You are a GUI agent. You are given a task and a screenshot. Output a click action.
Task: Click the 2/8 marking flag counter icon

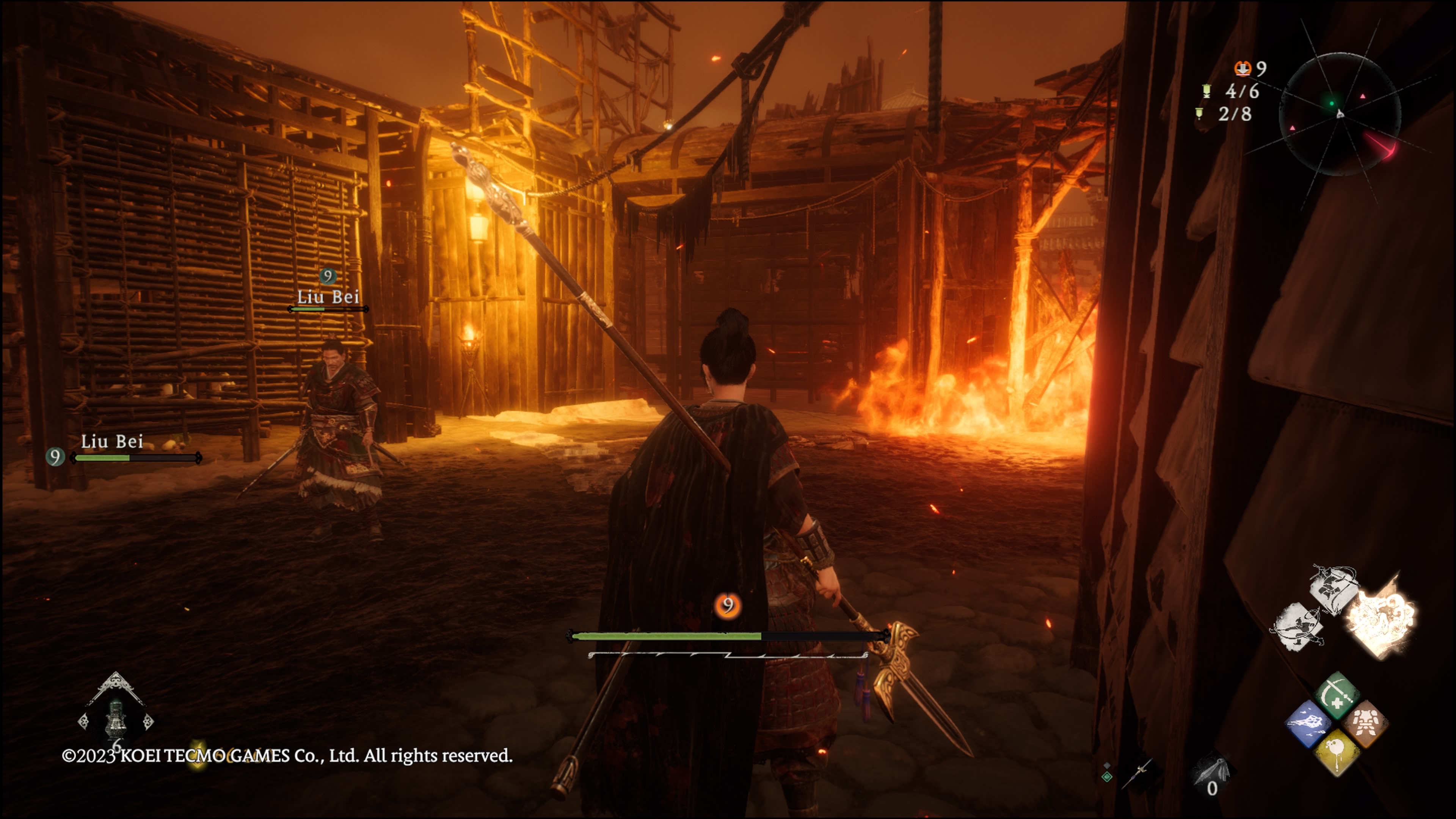(x=1199, y=114)
